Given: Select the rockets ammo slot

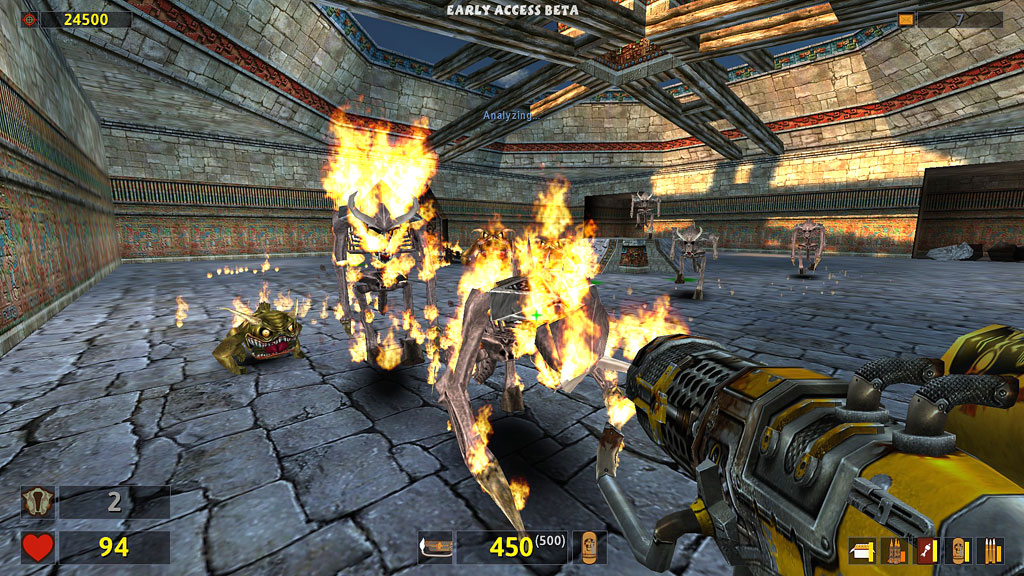Looking at the screenshot, I should point(926,550).
